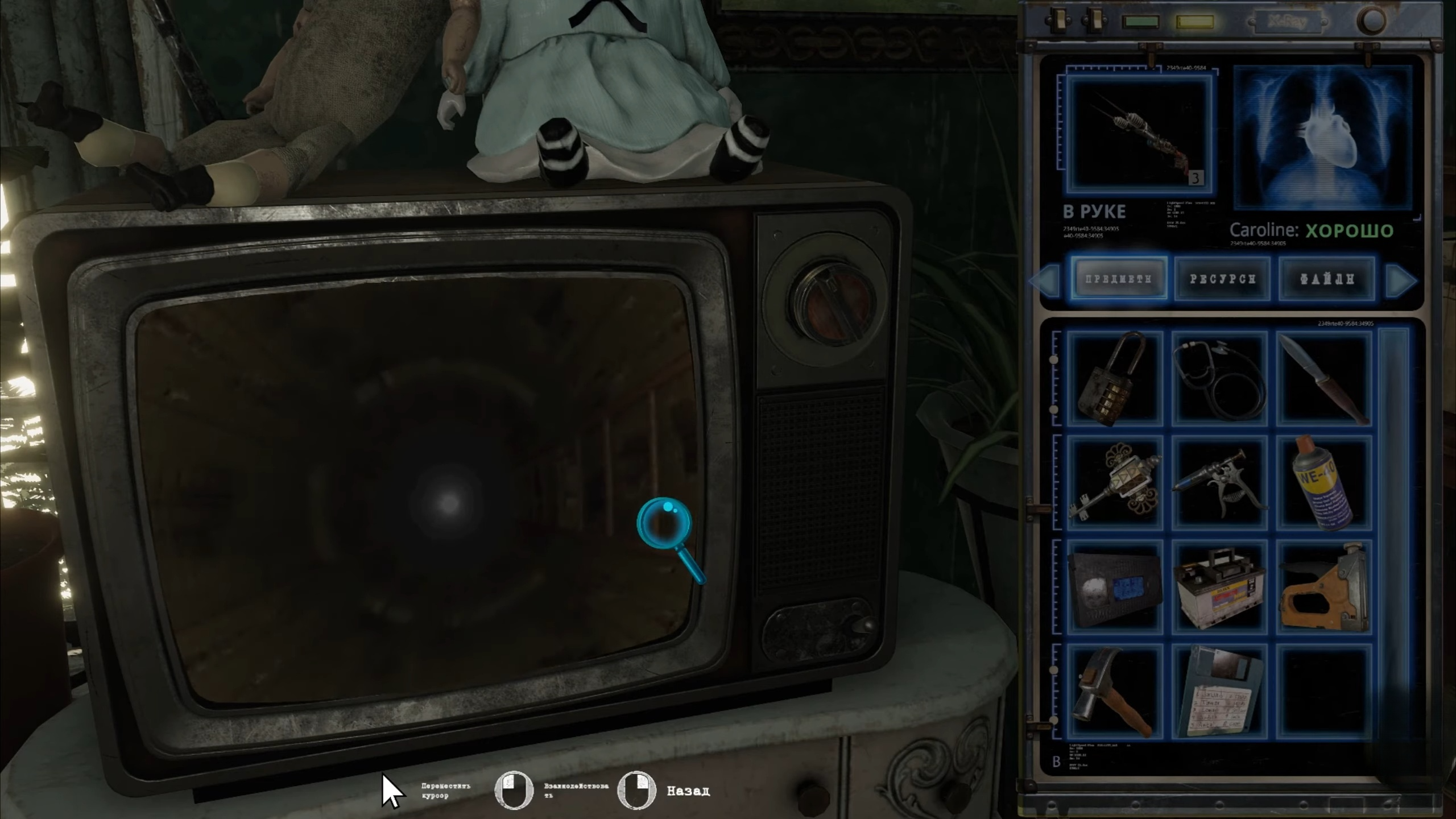Select the knife inventory slot
Screen dimensions: 1456x819
tap(1324, 379)
